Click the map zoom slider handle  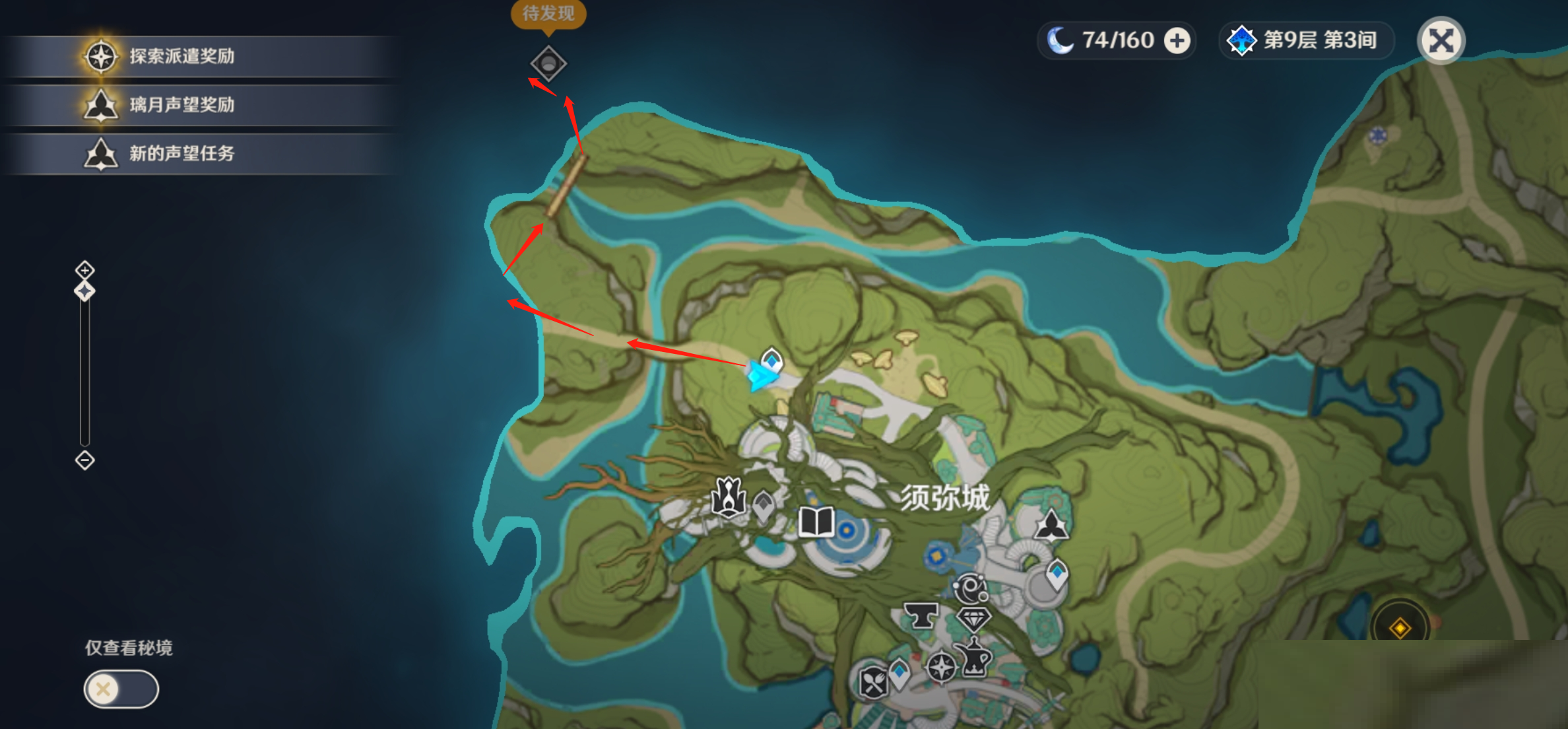click(84, 291)
